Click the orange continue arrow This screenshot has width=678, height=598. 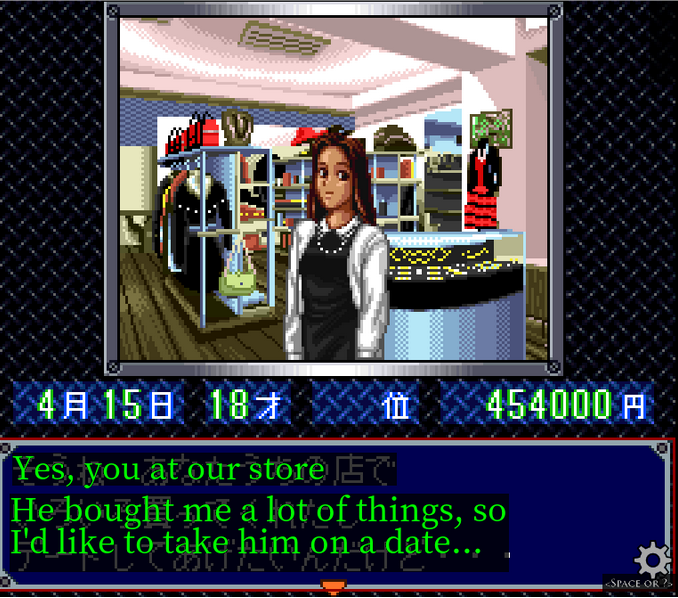point(332,587)
